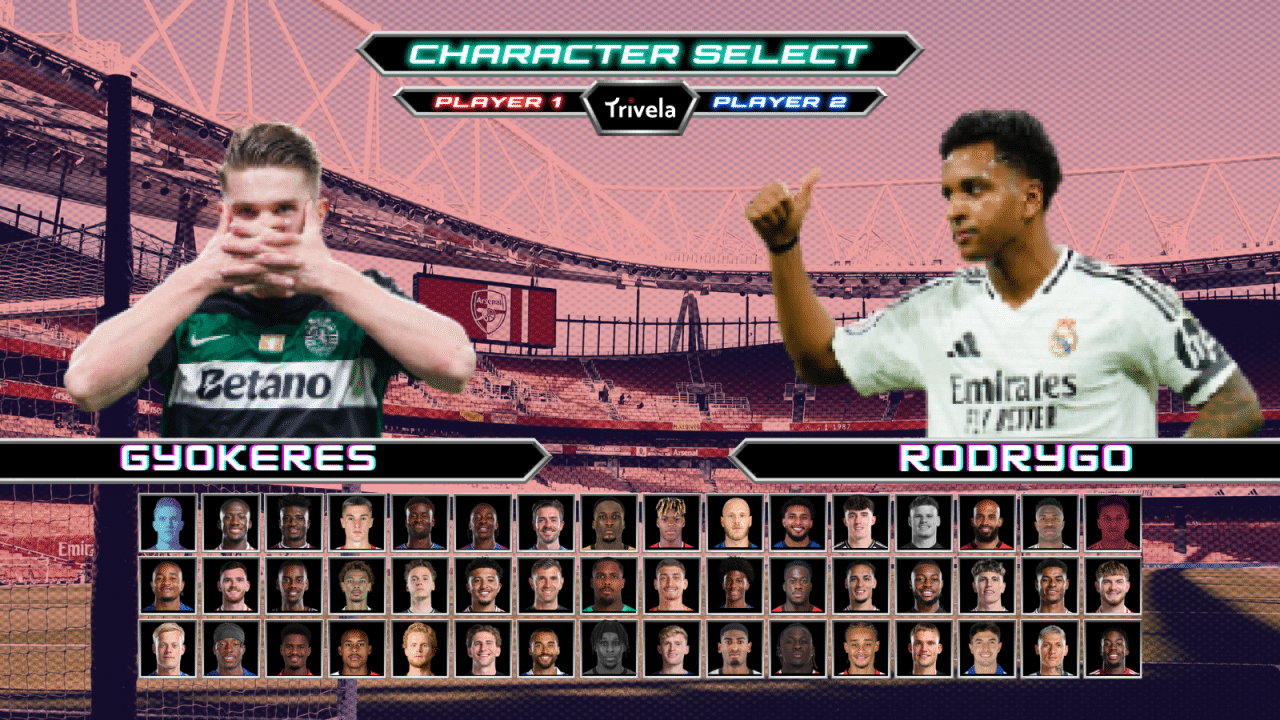Viewport: 1280px width, 720px height.
Task: Click the Trivela logo badge
Action: (639, 108)
